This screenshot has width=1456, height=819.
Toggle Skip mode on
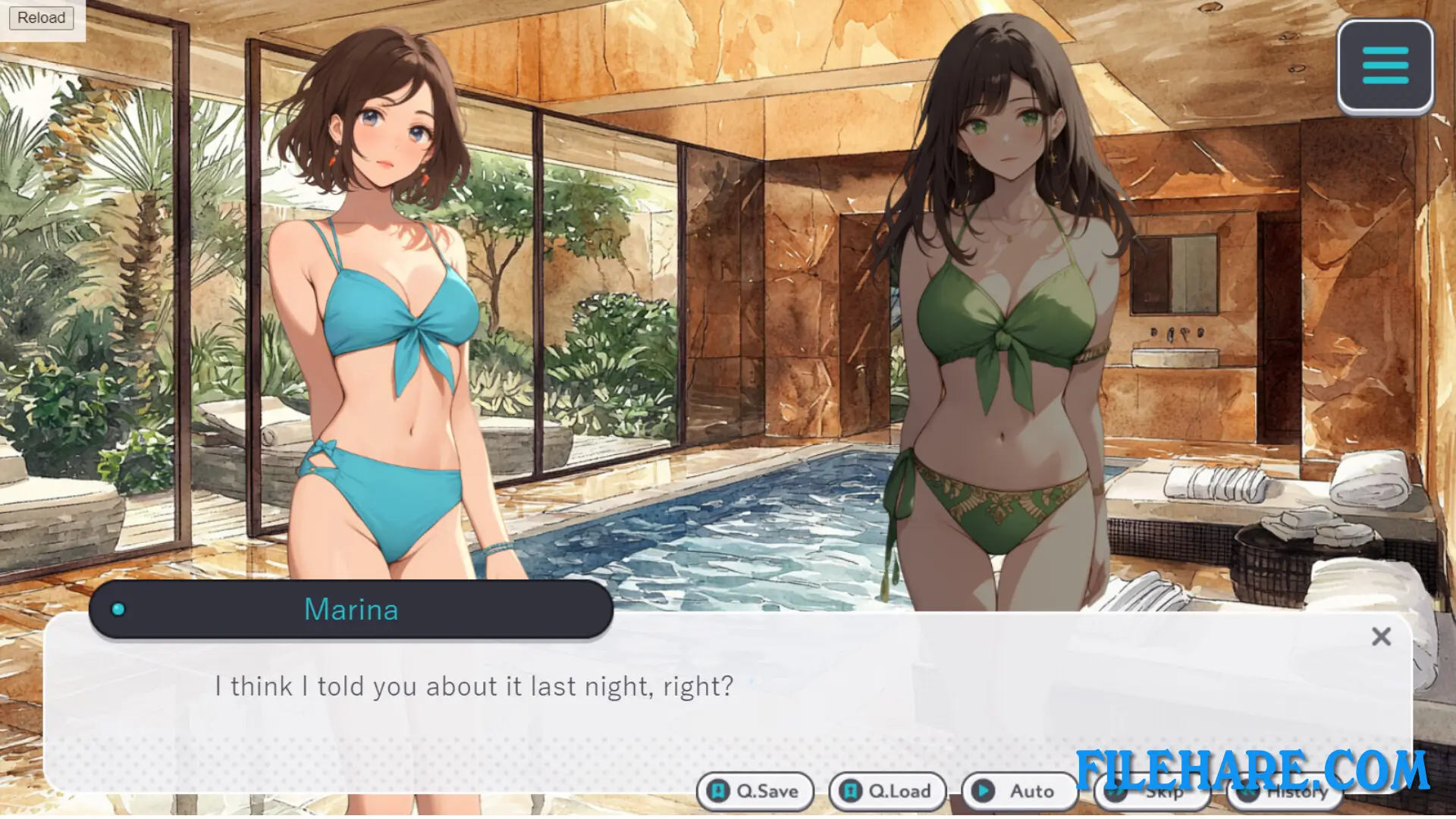click(1153, 791)
